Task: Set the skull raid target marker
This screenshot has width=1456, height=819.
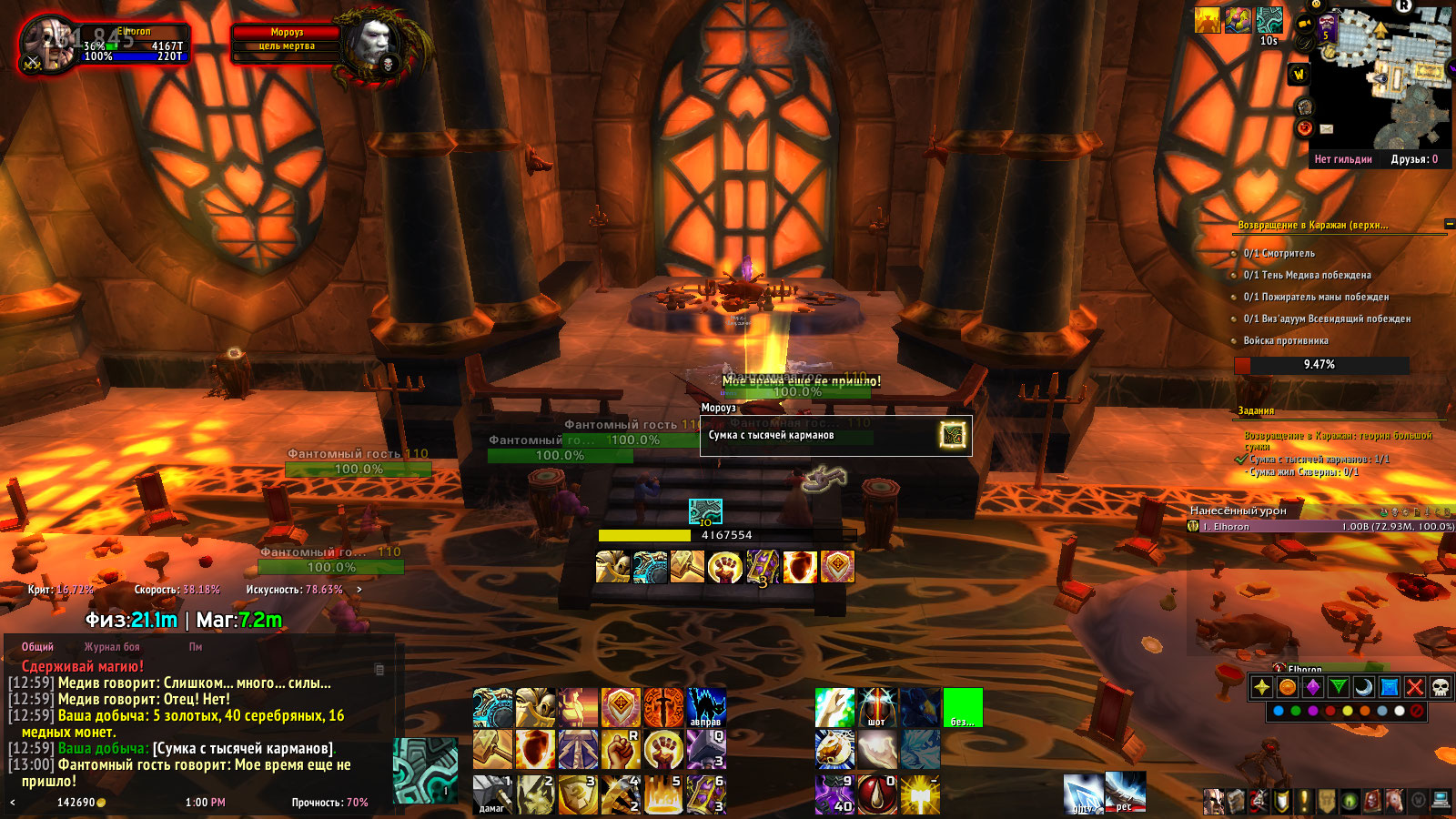Action: (x=1441, y=687)
